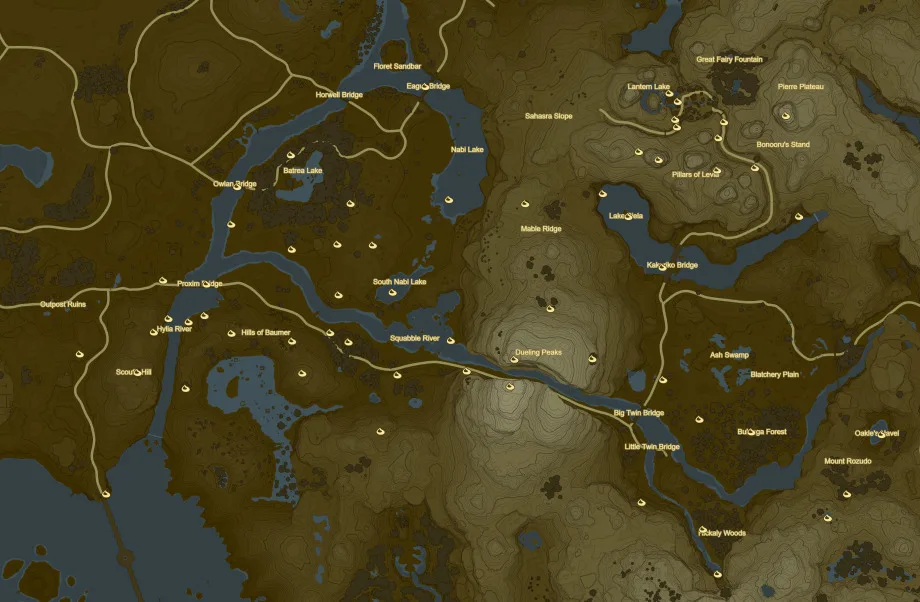Click the seed marker just below Dueling Peaks label

[x=514, y=360]
